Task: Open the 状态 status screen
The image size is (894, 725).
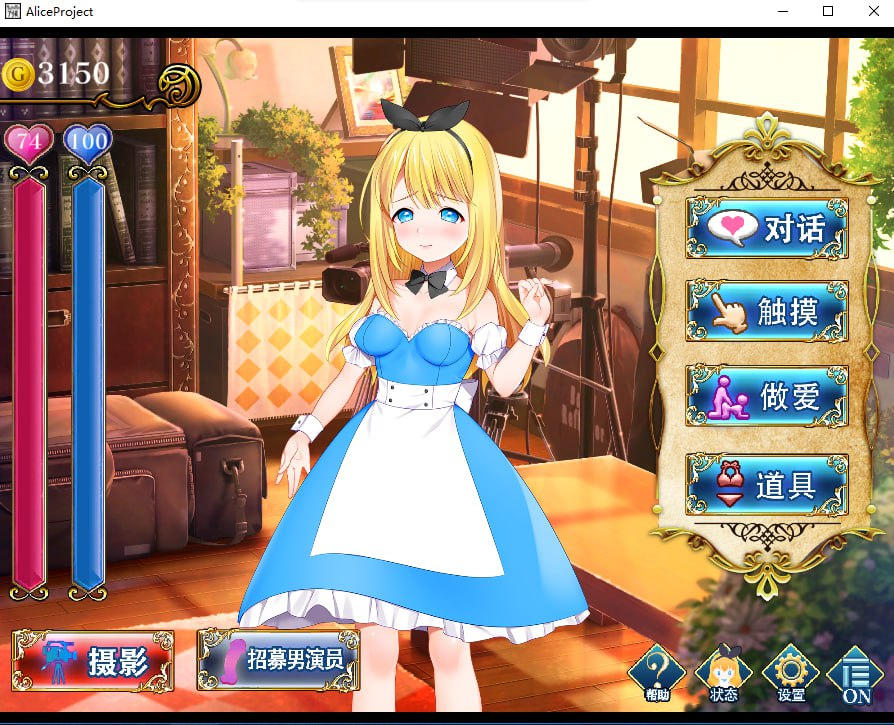Action: coord(723,673)
